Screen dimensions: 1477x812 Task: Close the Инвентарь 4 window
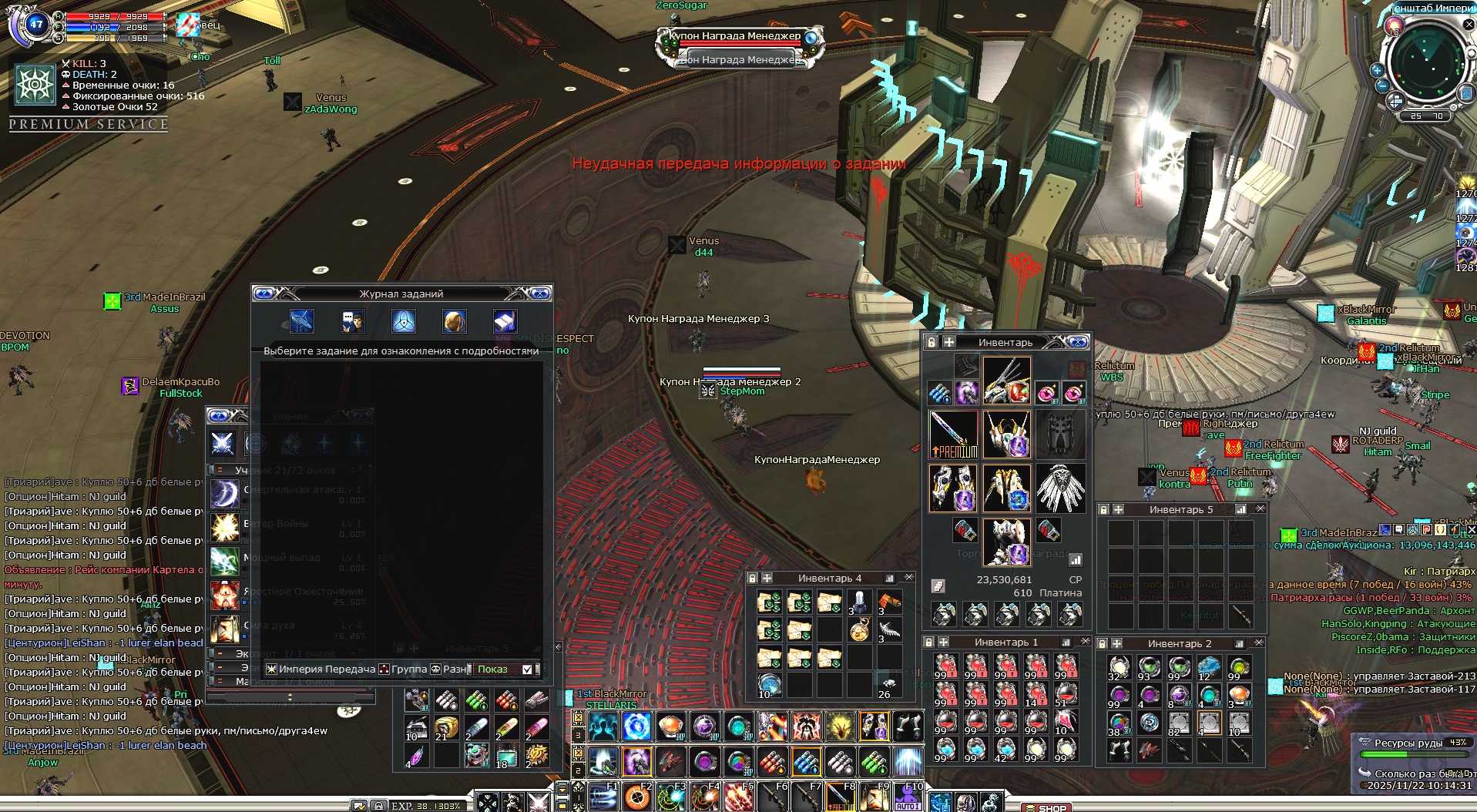(908, 578)
